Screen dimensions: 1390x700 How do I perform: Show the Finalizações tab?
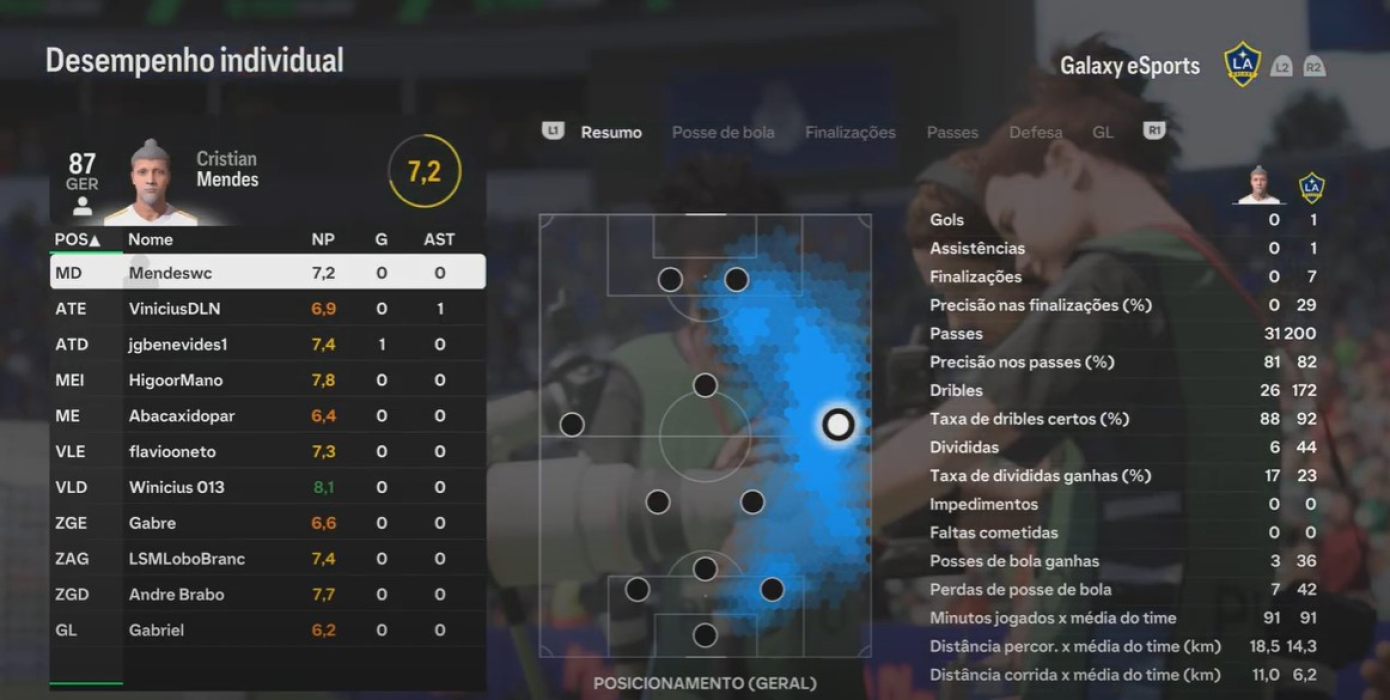pyautogui.click(x=850, y=132)
